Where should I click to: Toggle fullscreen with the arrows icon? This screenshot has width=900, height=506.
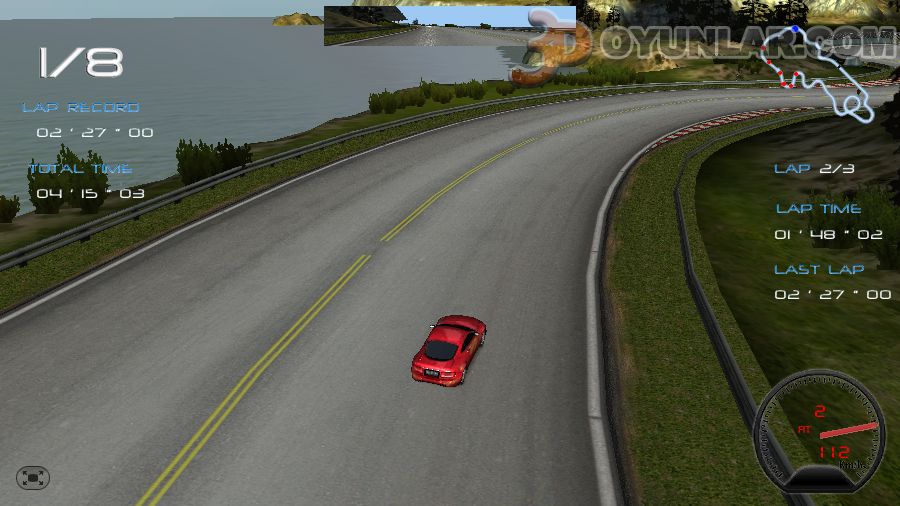[33, 478]
